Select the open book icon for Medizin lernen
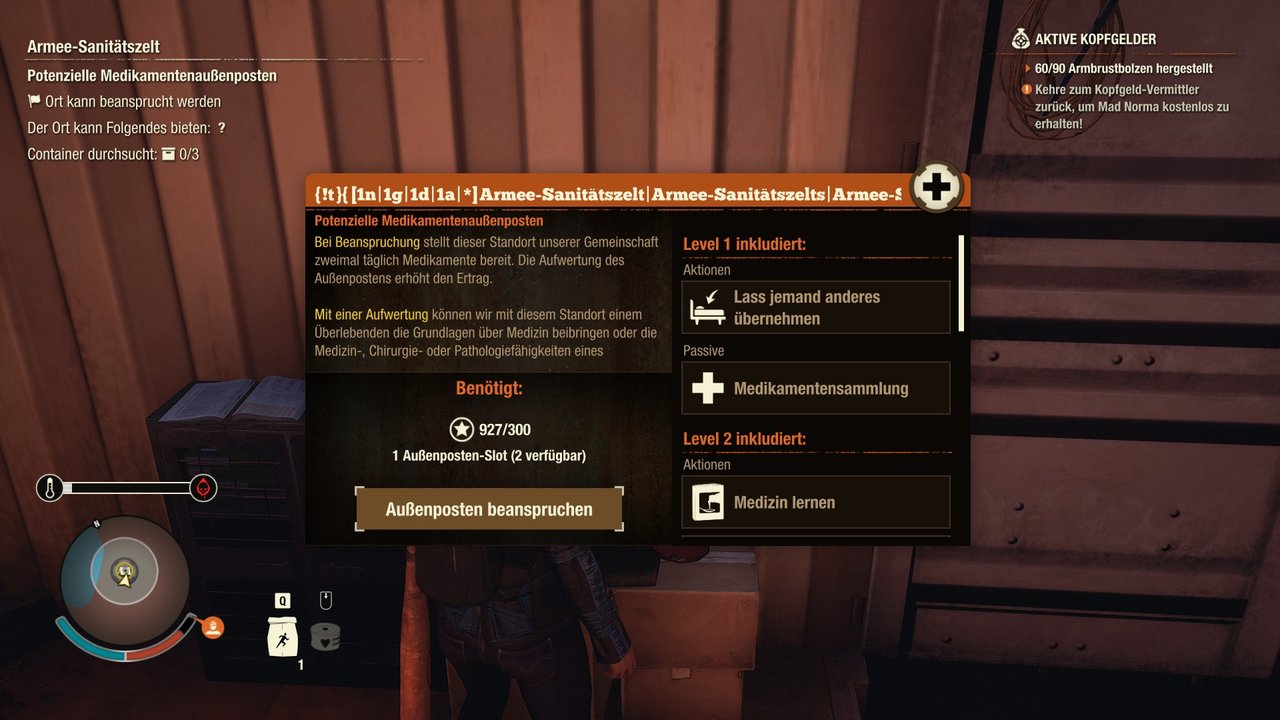The height and width of the screenshot is (720, 1280). pos(707,502)
